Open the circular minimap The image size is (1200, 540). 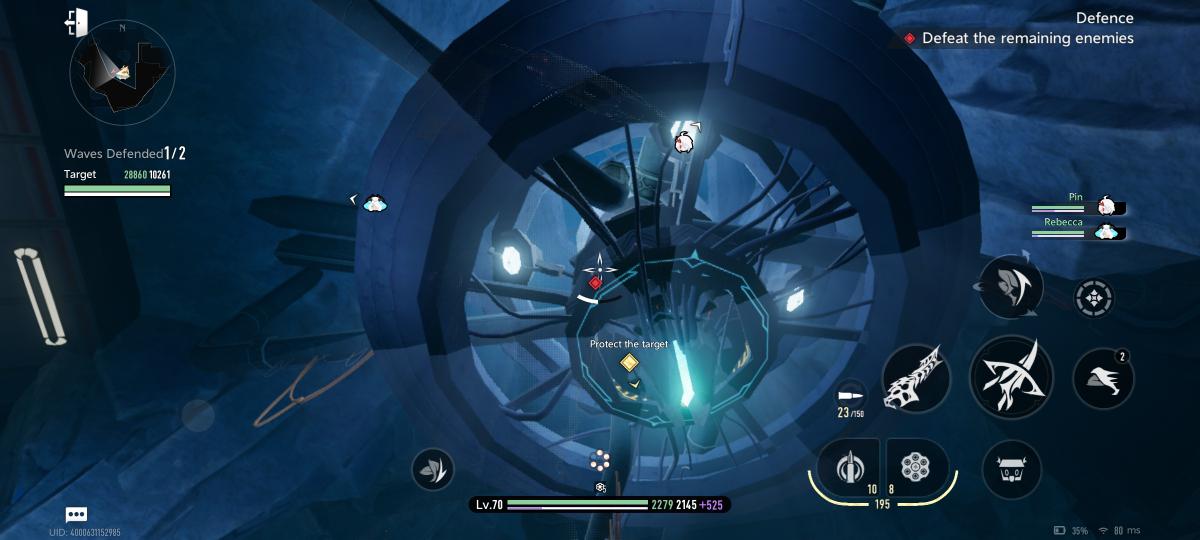coord(122,72)
